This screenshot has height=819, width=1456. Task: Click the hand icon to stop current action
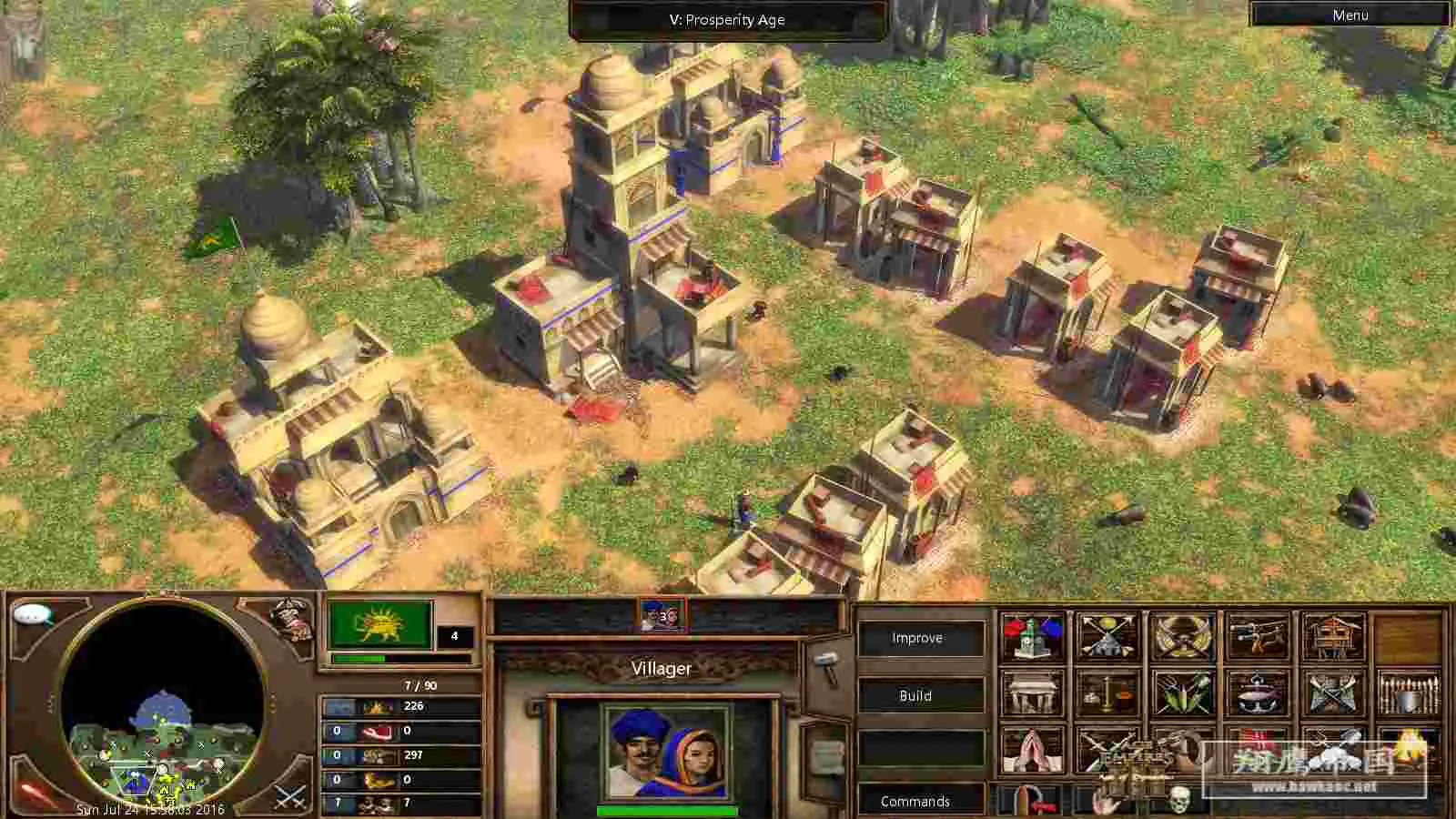(x=1105, y=801)
